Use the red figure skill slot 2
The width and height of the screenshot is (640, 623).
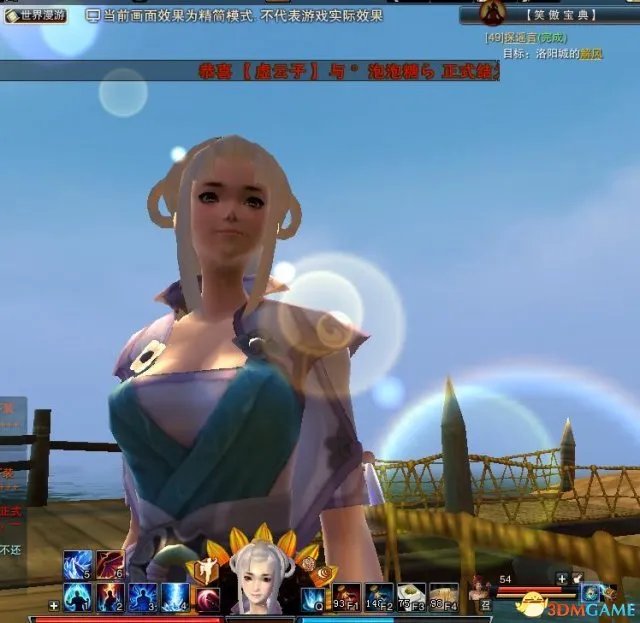[x=110, y=597]
